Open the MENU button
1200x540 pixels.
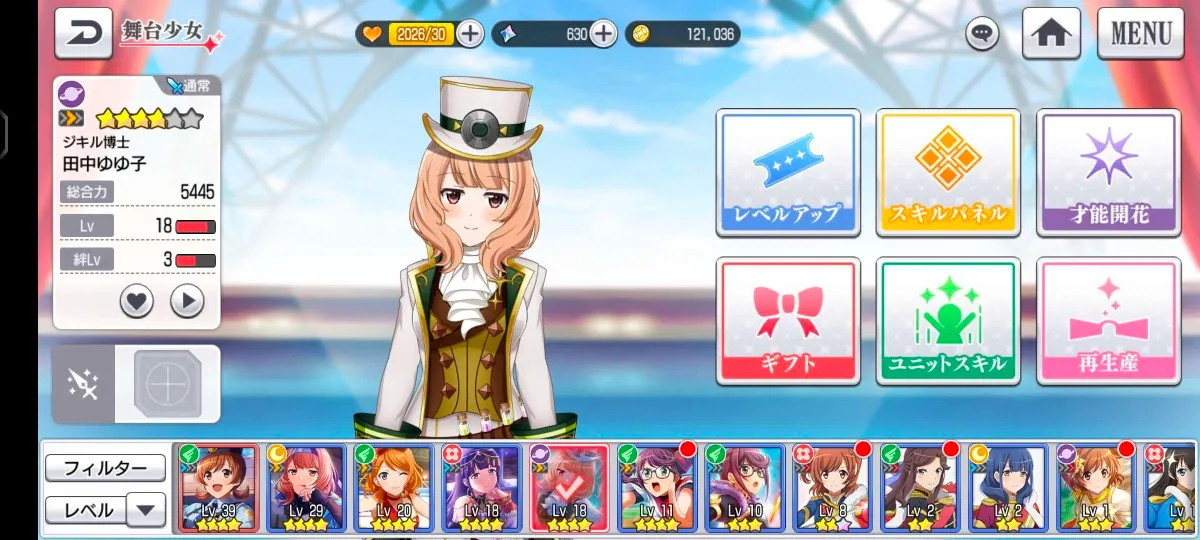tap(1140, 33)
